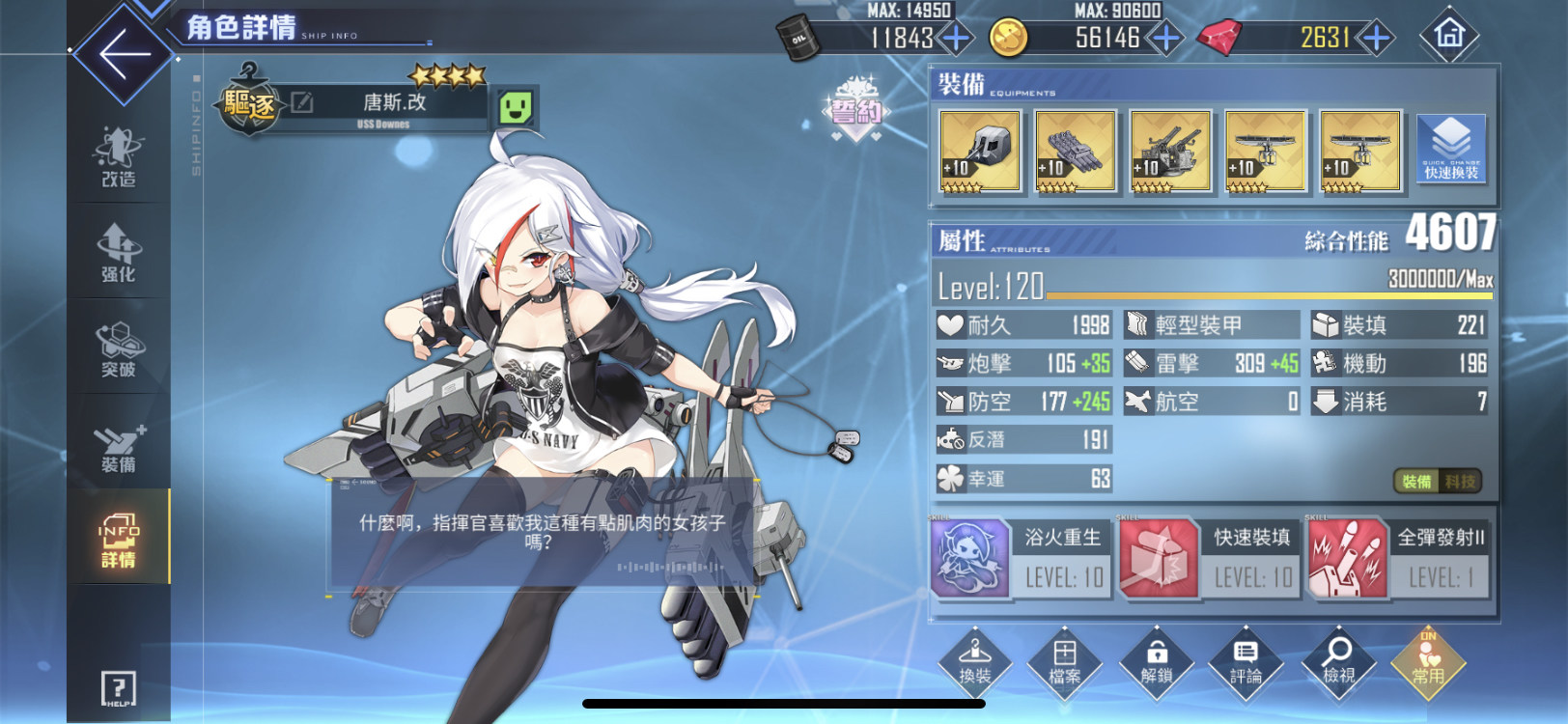Viewport: 1568px width, 724px height.
Task: Open 換裝 skin change button
Action: click(x=975, y=663)
